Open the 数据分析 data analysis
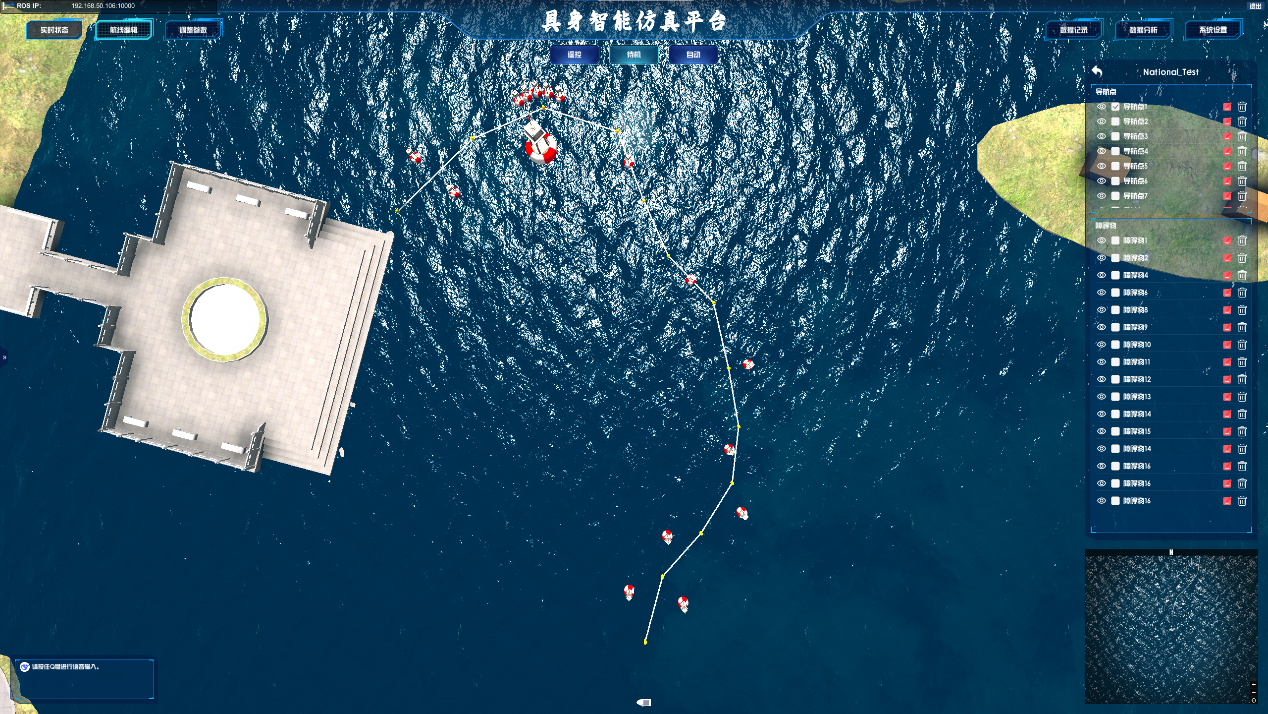 click(1143, 30)
